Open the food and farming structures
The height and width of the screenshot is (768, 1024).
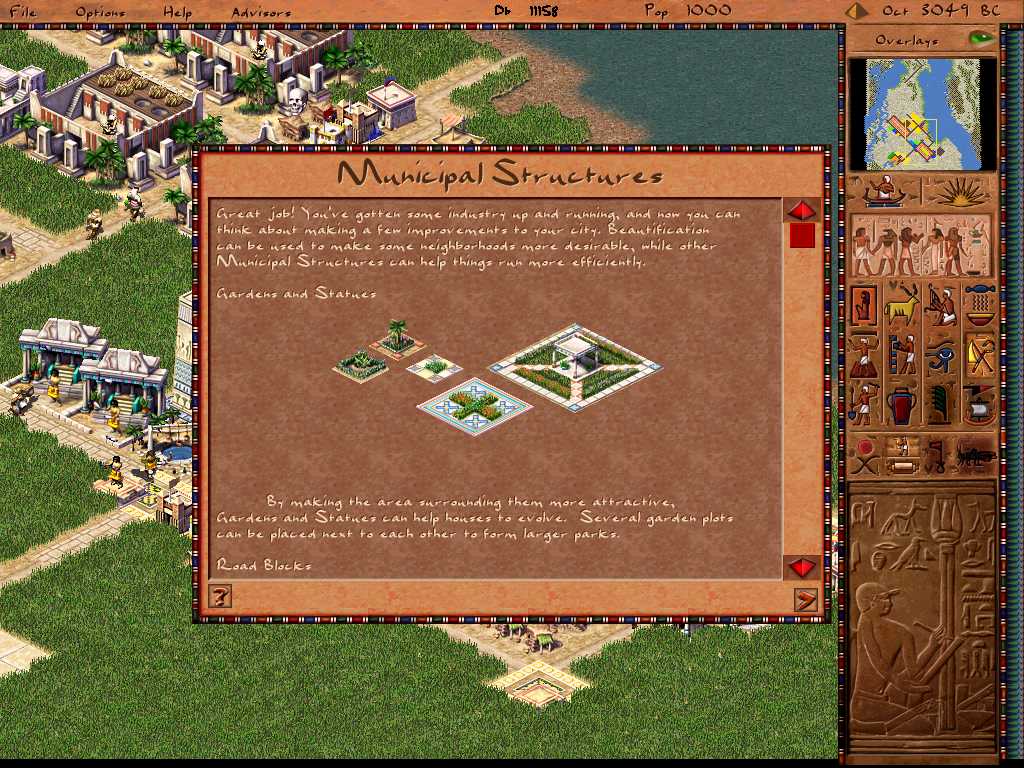[980, 306]
